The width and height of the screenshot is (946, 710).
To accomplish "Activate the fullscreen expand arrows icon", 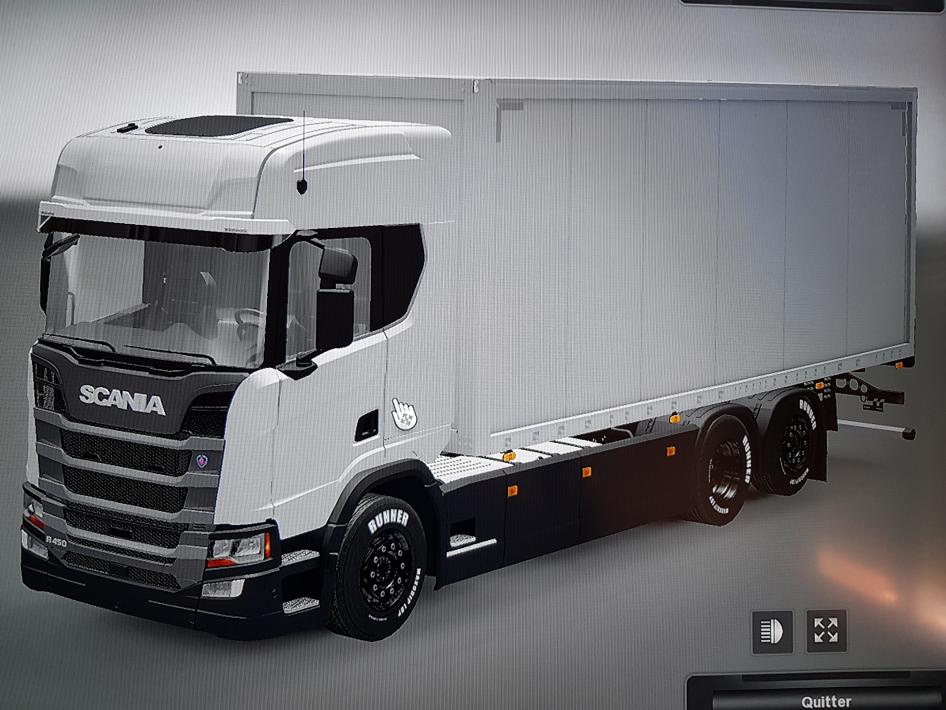I will click(826, 631).
